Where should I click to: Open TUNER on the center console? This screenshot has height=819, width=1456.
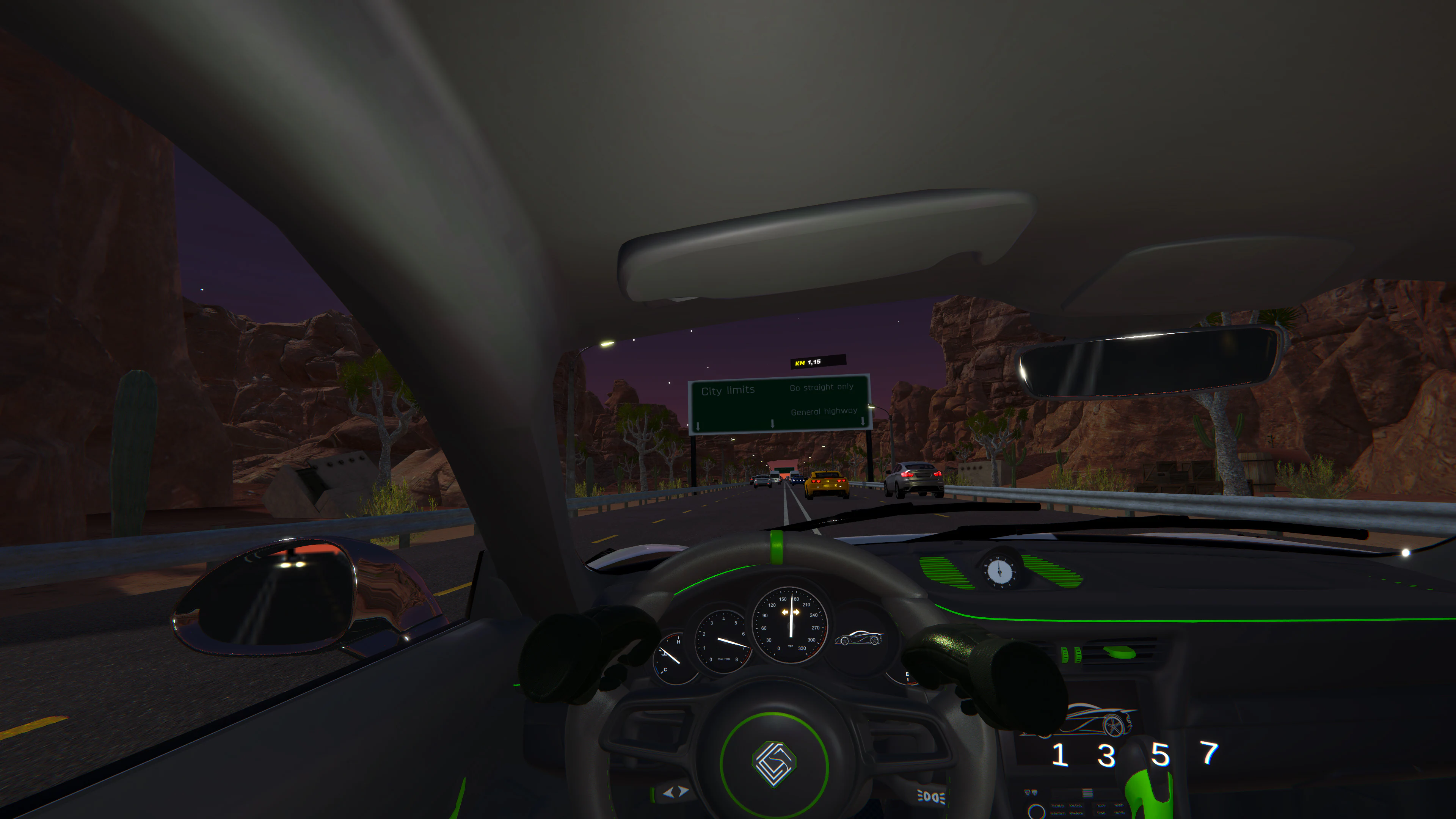[x=1058, y=806]
